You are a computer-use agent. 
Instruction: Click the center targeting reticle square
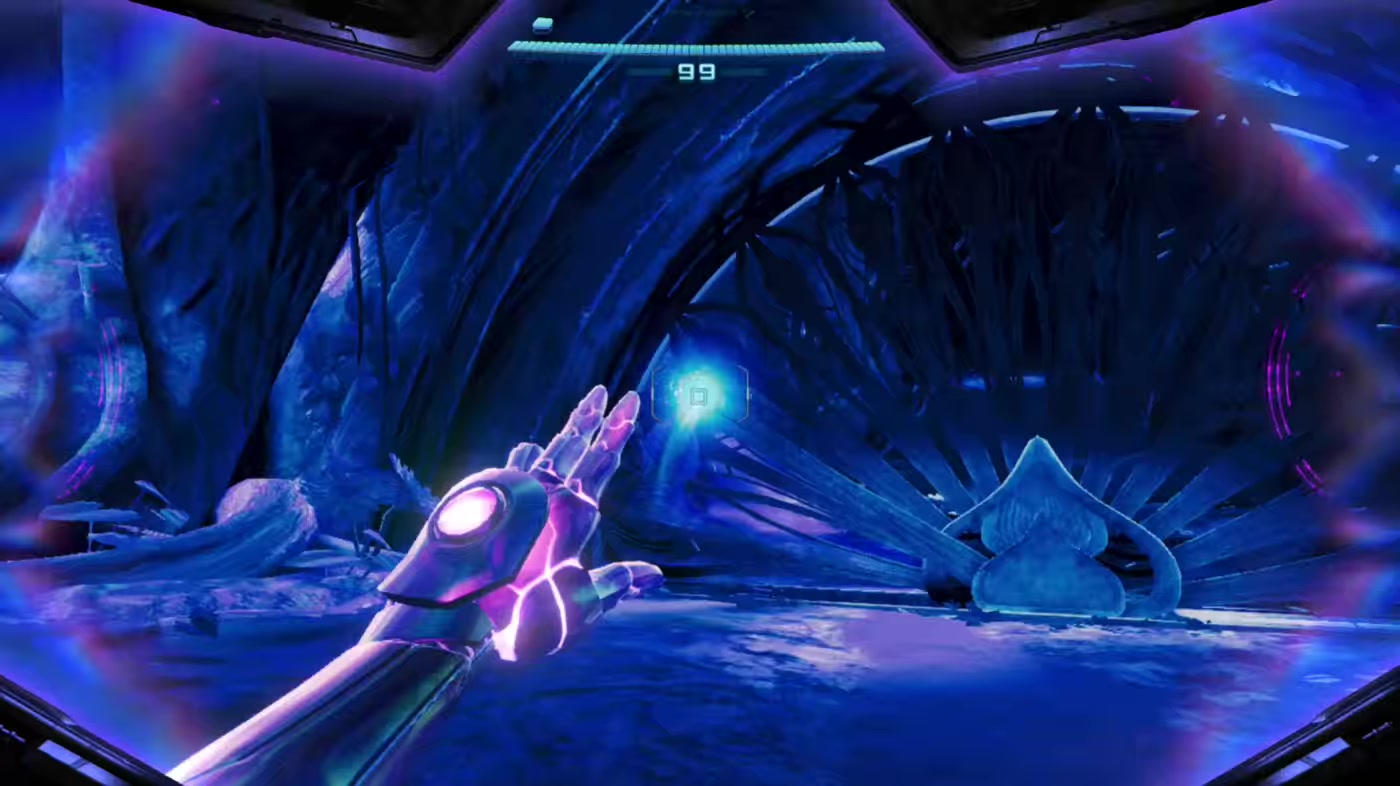(x=698, y=396)
